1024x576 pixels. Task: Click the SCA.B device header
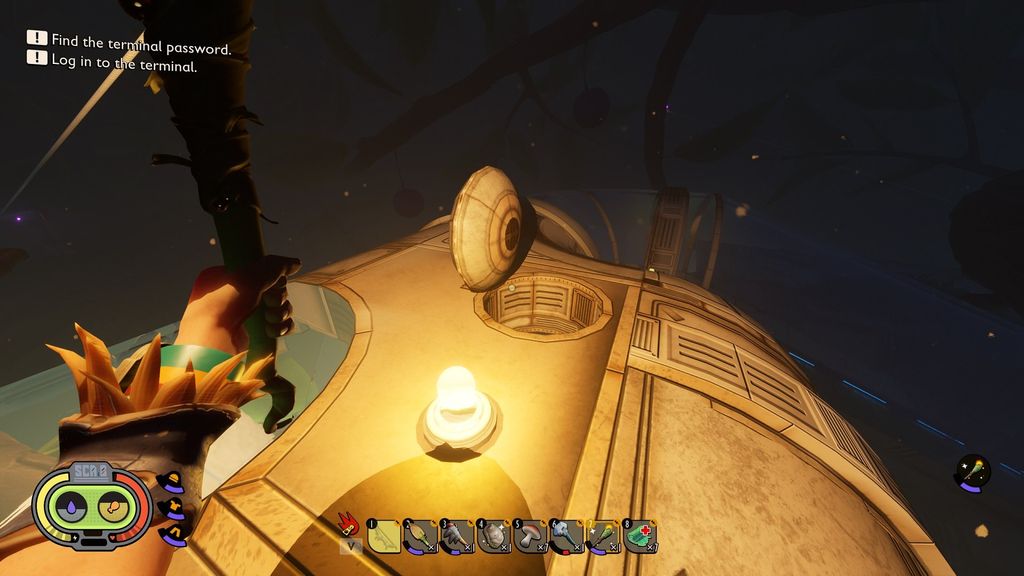click(x=91, y=471)
